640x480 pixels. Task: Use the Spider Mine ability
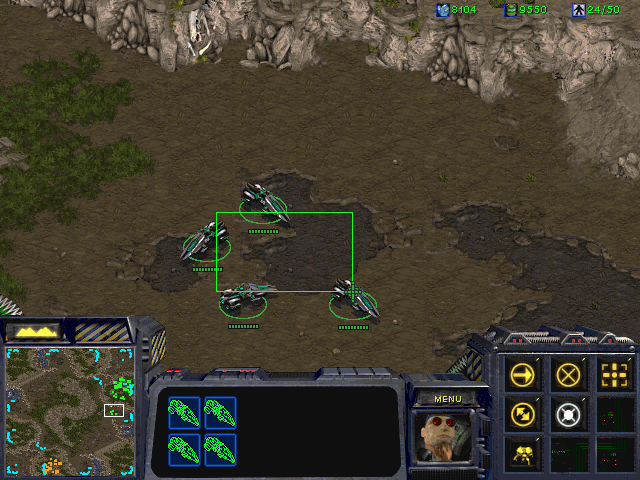[x=523, y=451]
